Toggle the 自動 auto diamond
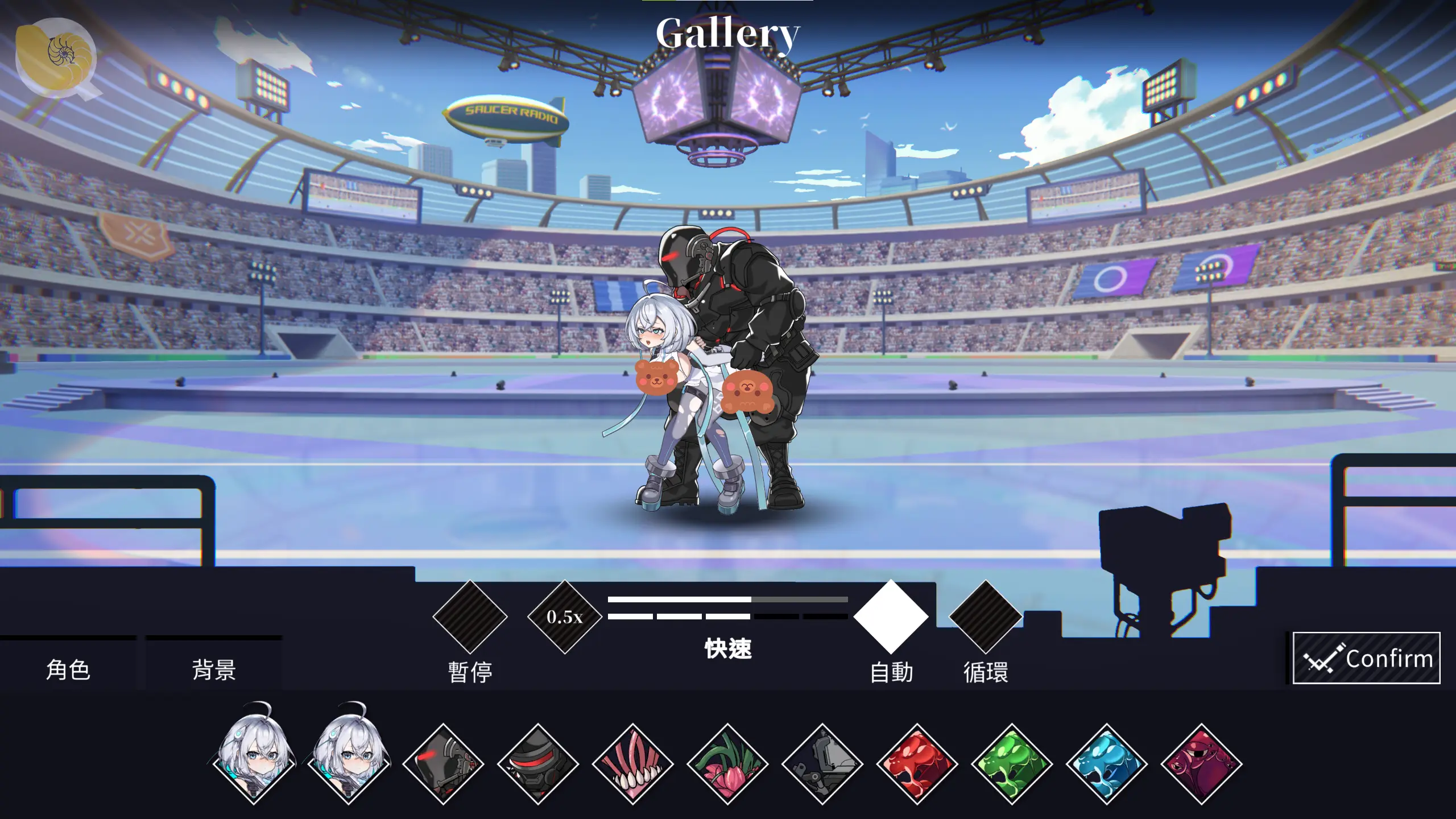The height and width of the screenshot is (819, 1456). tap(891, 617)
